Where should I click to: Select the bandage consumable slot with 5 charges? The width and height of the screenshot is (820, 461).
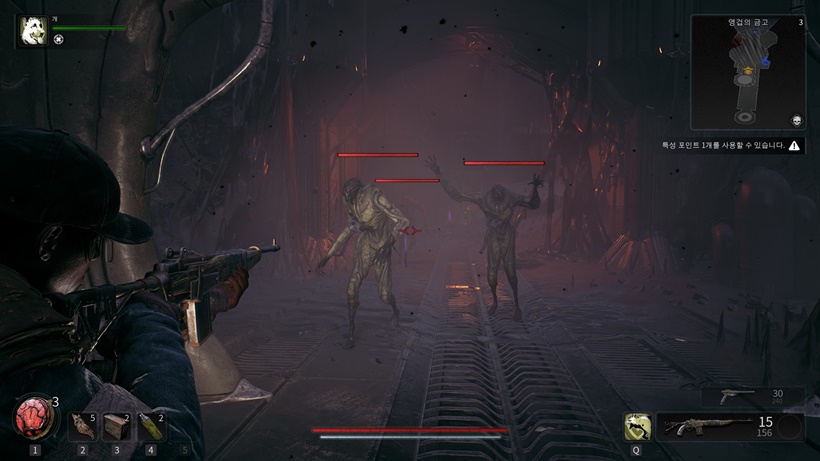point(84,427)
